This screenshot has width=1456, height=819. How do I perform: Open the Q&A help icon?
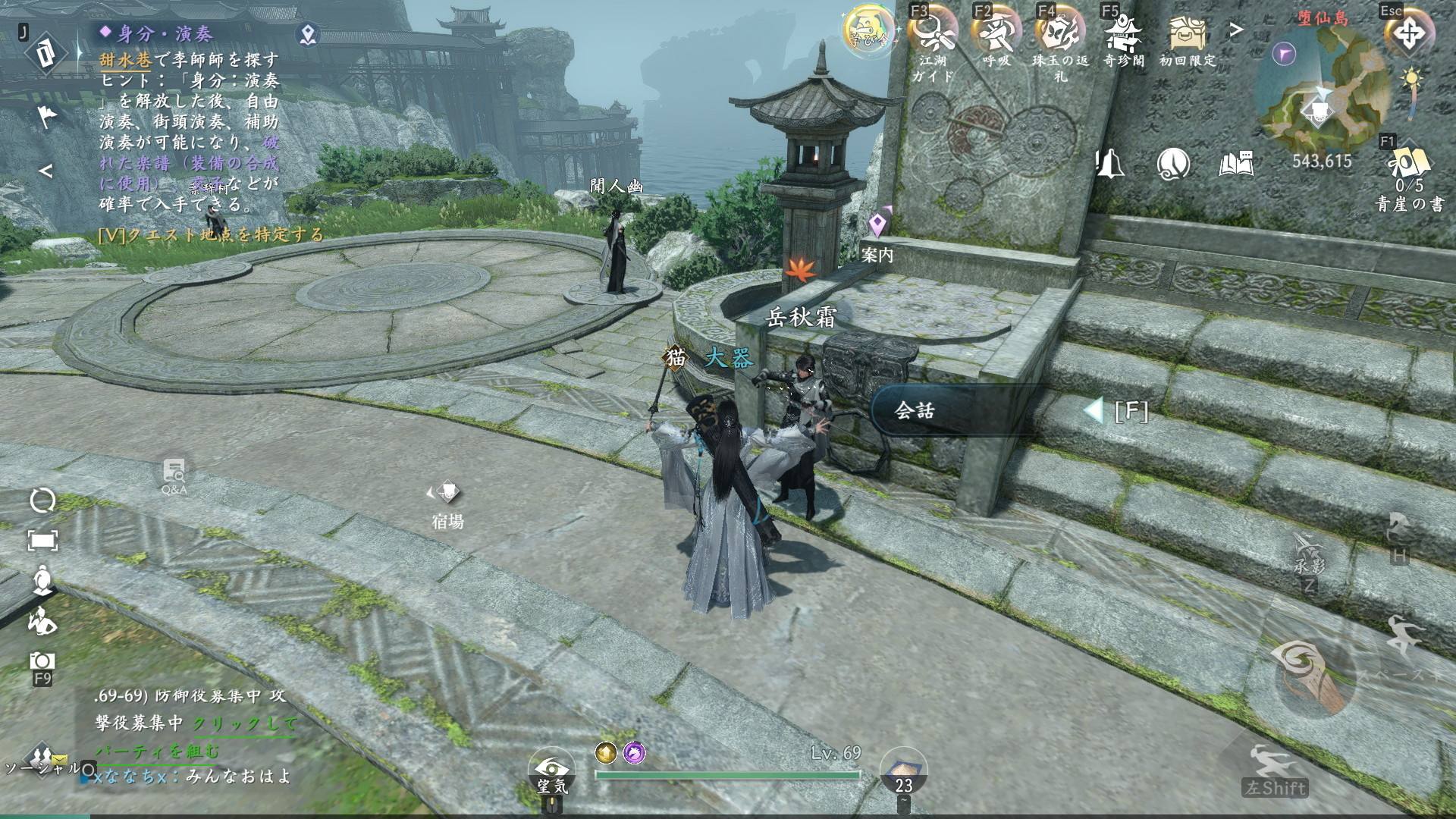(174, 474)
